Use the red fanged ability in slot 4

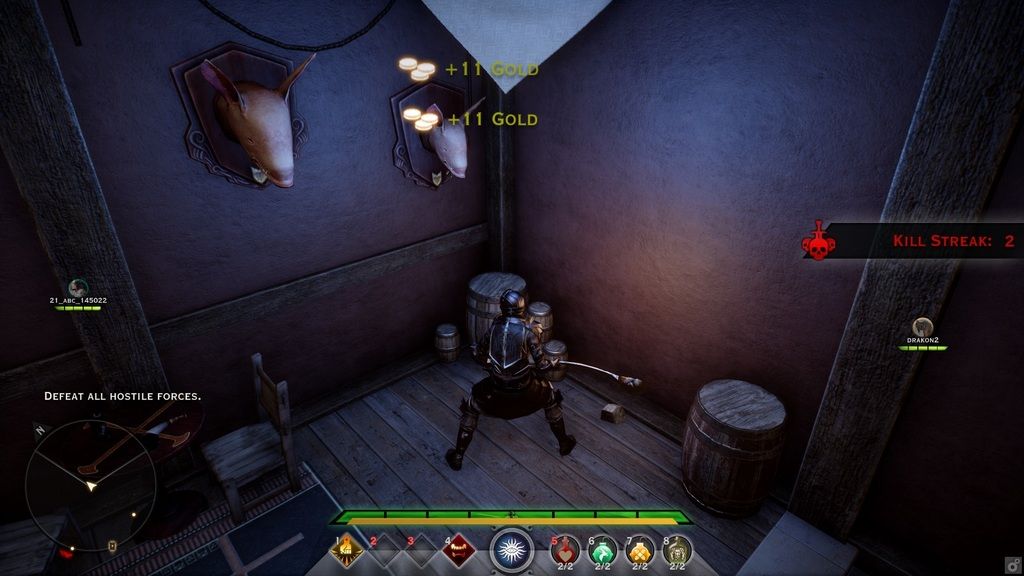click(x=458, y=549)
